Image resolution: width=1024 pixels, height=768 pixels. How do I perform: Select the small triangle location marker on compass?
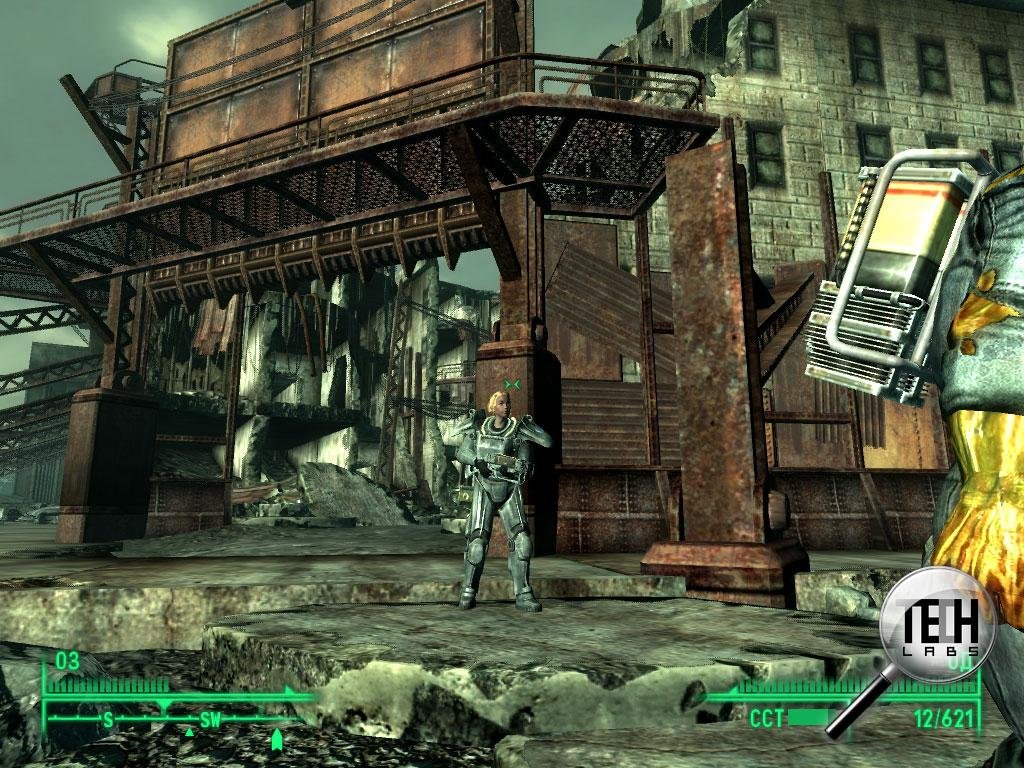pyautogui.click(x=189, y=733)
